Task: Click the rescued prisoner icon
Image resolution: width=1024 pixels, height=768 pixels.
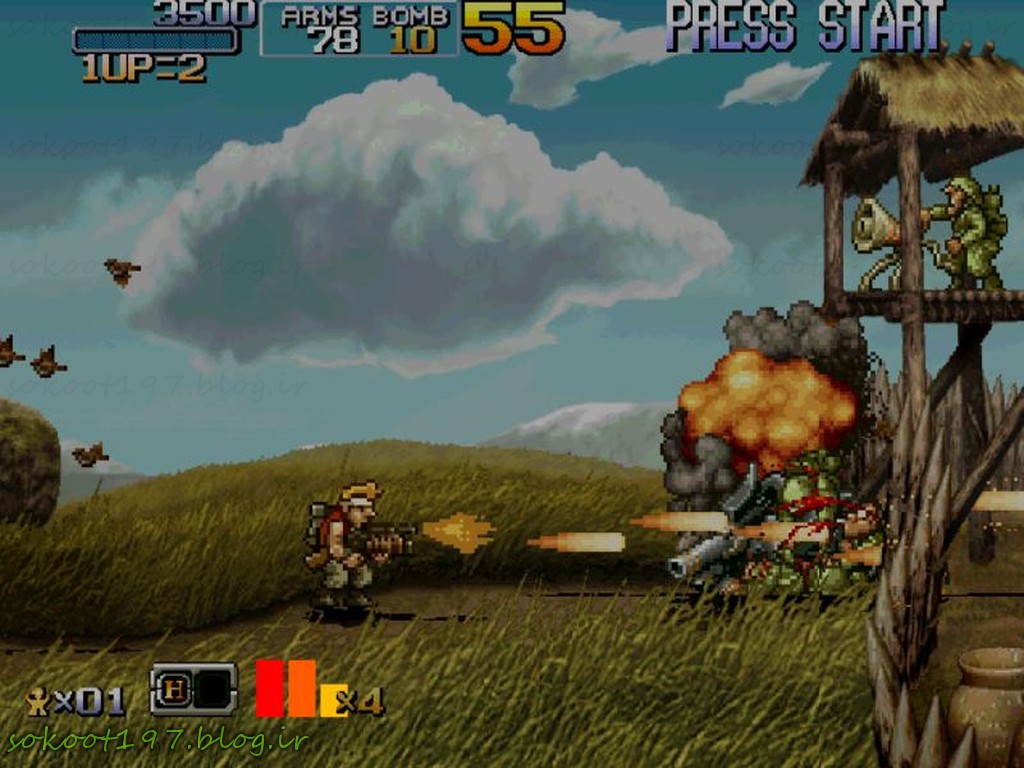Action: coord(38,701)
